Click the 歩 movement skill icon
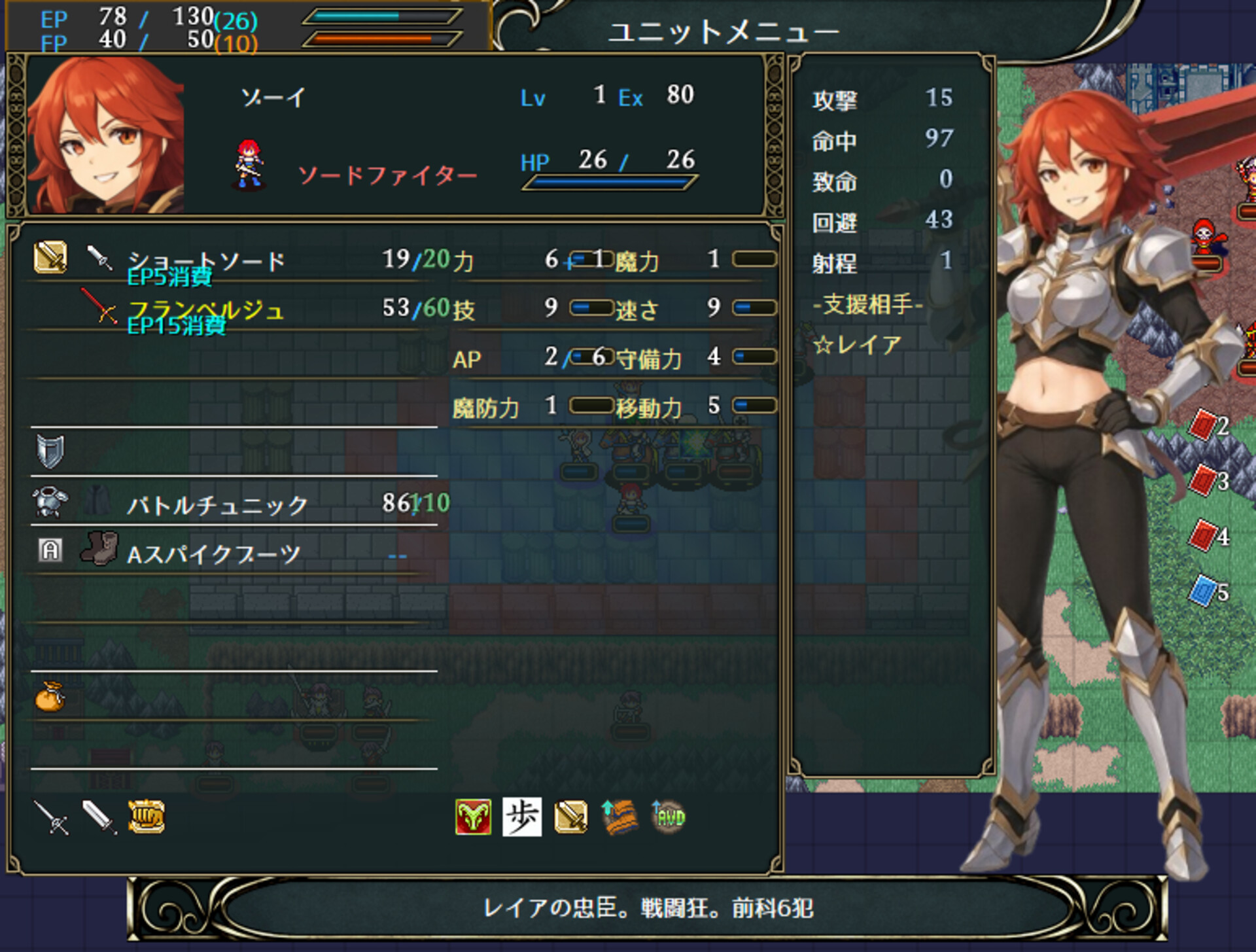 (523, 817)
